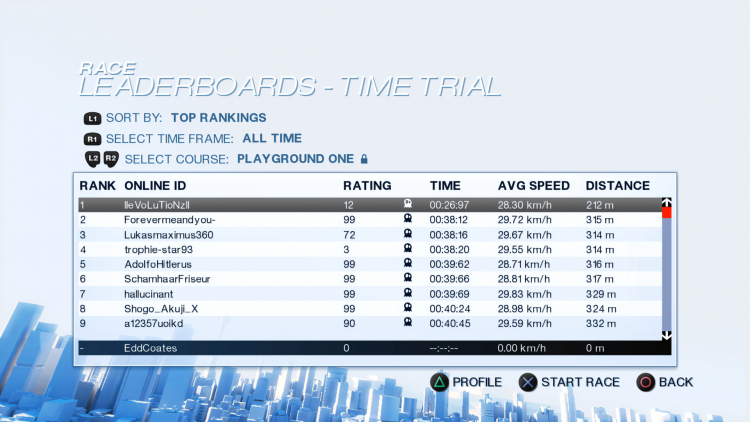
Task: Open the Profile option
Action: (x=465, y=382)
